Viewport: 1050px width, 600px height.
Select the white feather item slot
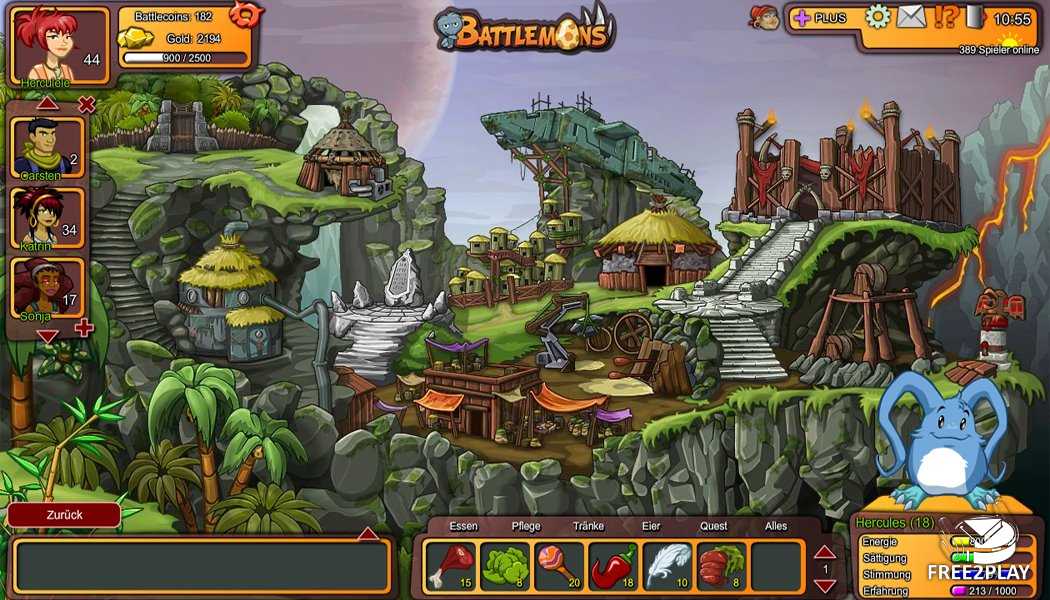click(667, 566)
